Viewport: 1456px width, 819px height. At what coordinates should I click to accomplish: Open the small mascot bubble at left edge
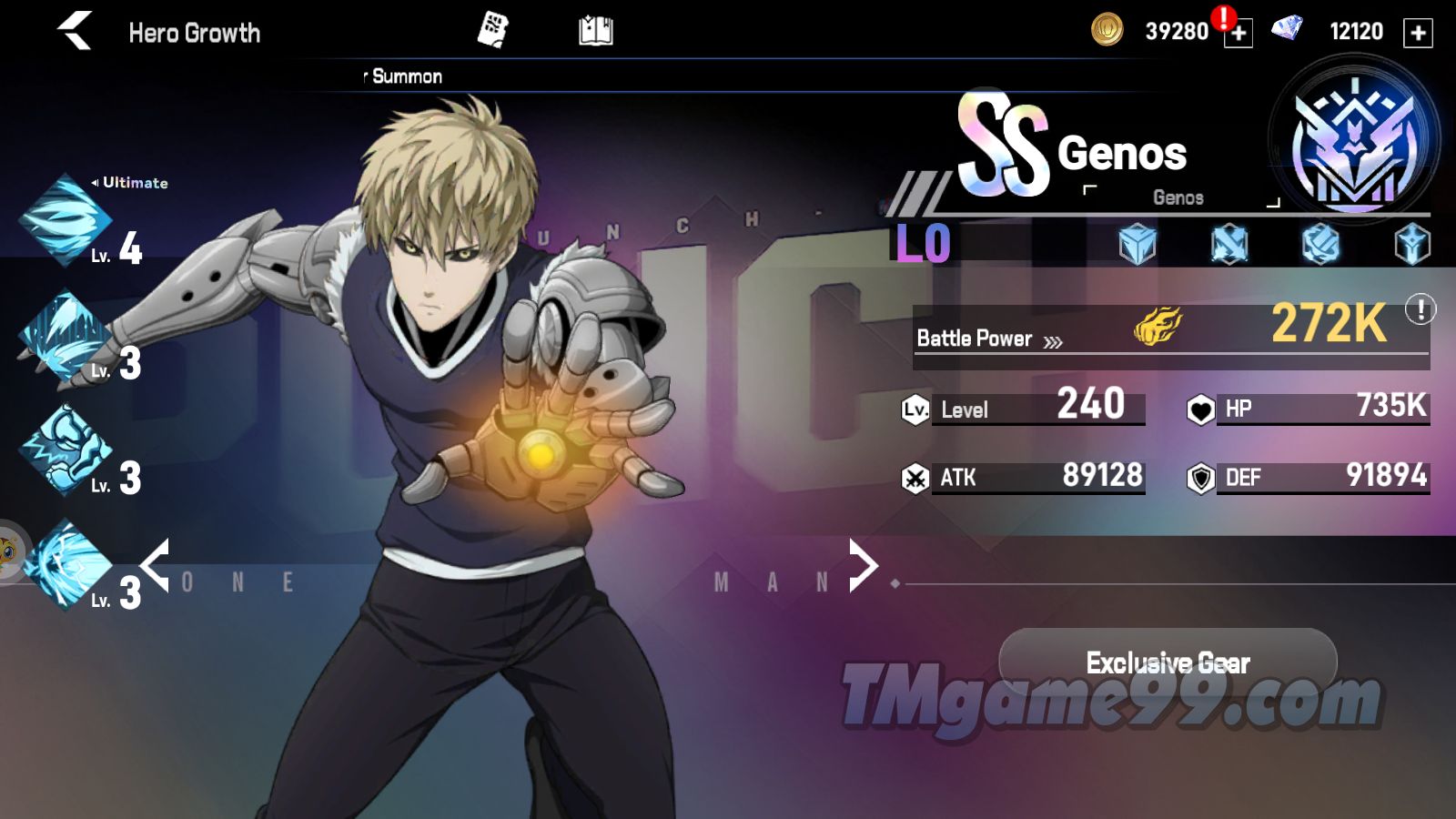pos(9,552)
